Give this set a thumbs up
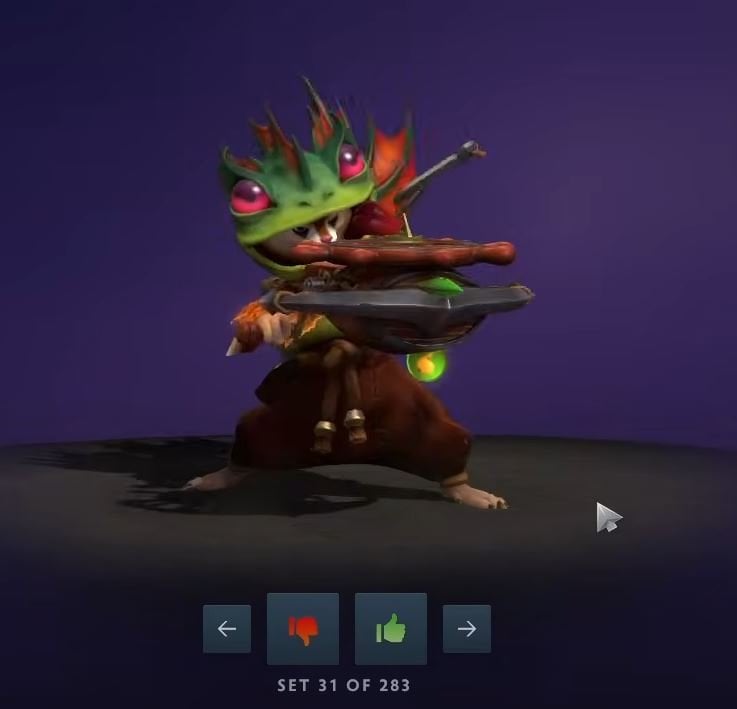The width and height of the screenshot is (737, 709). click(x=391, y=629)
